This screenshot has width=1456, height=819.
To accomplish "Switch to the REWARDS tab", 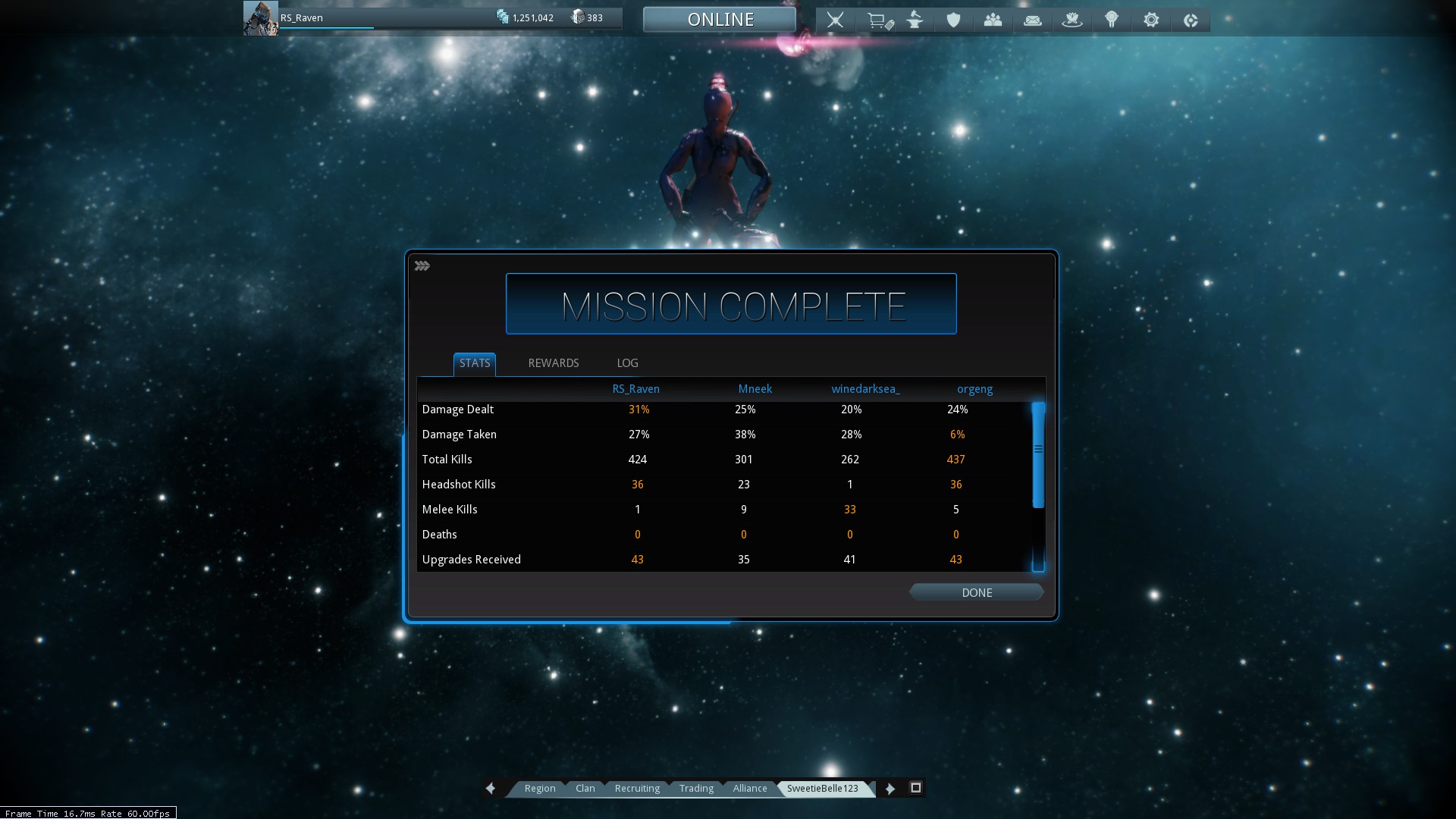I will (x=553, y=363).
